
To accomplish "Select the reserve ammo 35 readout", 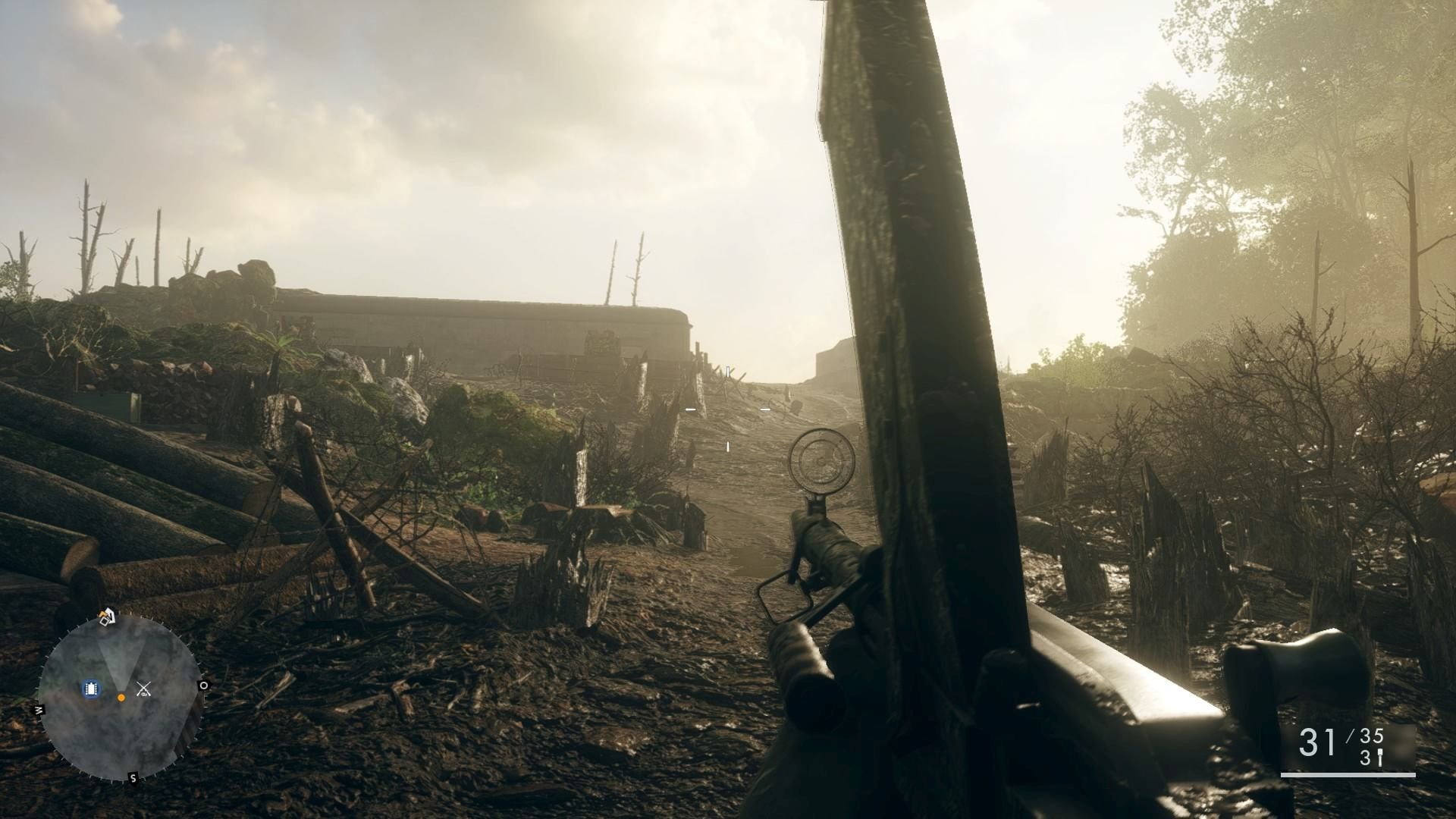I will click(x=1371, y=736).
